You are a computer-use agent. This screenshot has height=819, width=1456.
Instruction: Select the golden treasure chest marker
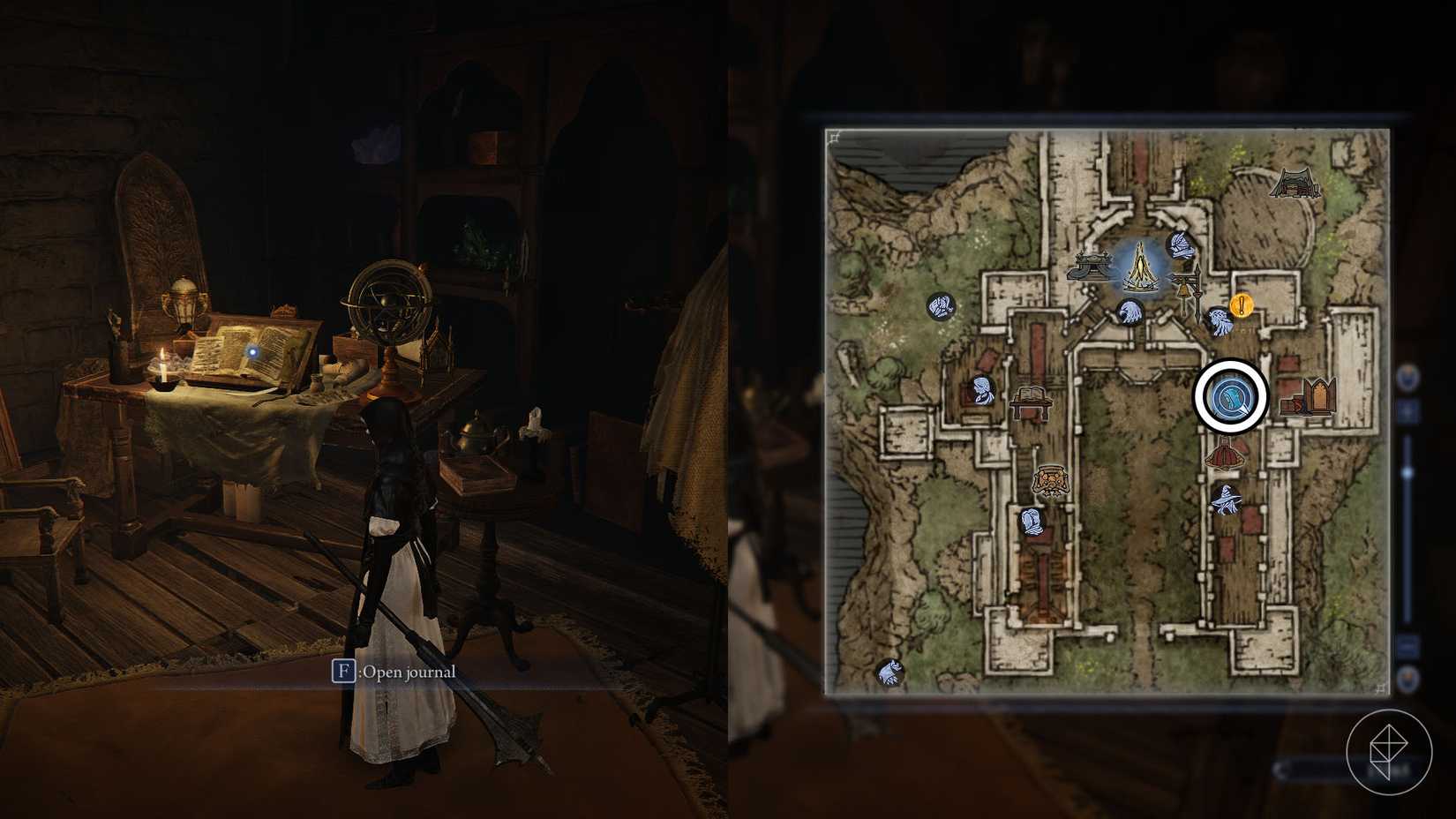click(x=1051, y=481)
